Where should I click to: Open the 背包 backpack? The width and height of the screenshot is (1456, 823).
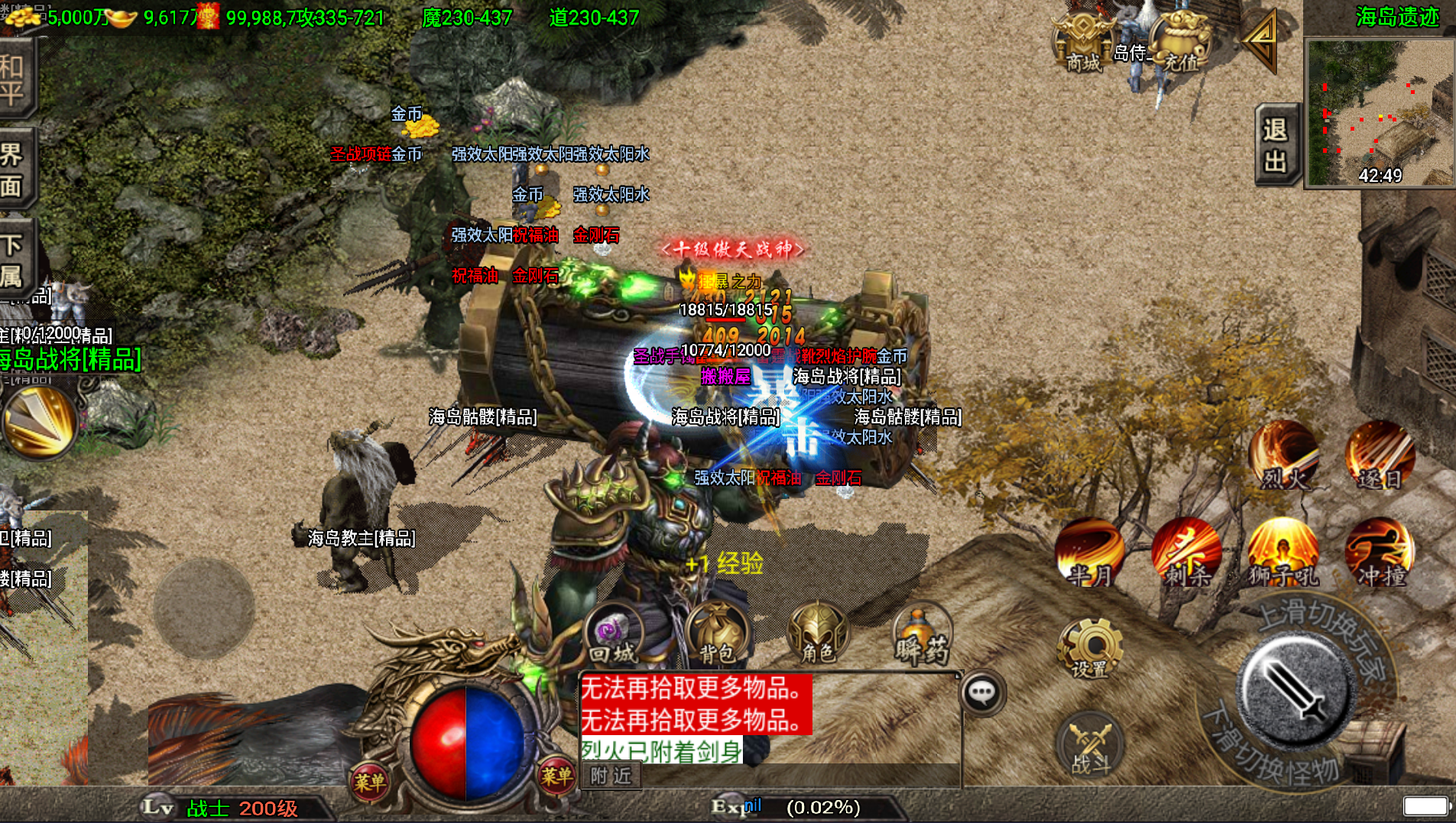[x=716, y=634]
